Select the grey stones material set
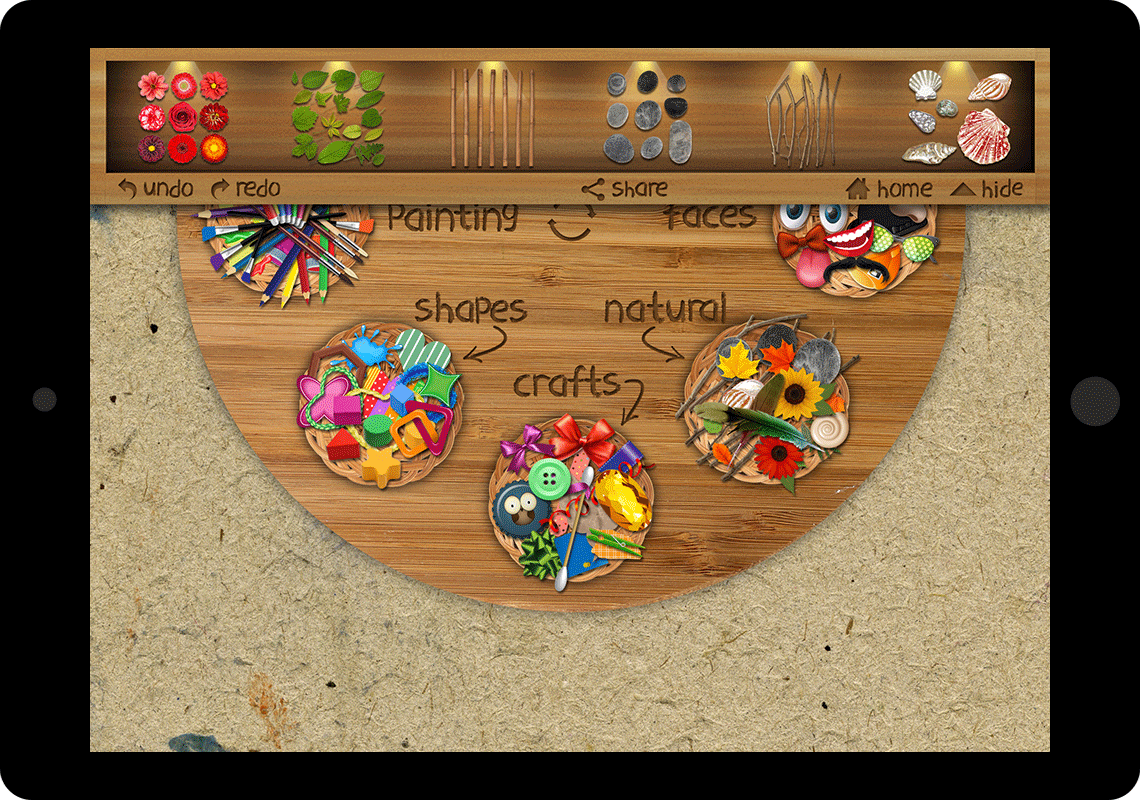The height and width of the screenshot is (800, 1140). pos(647,117)
